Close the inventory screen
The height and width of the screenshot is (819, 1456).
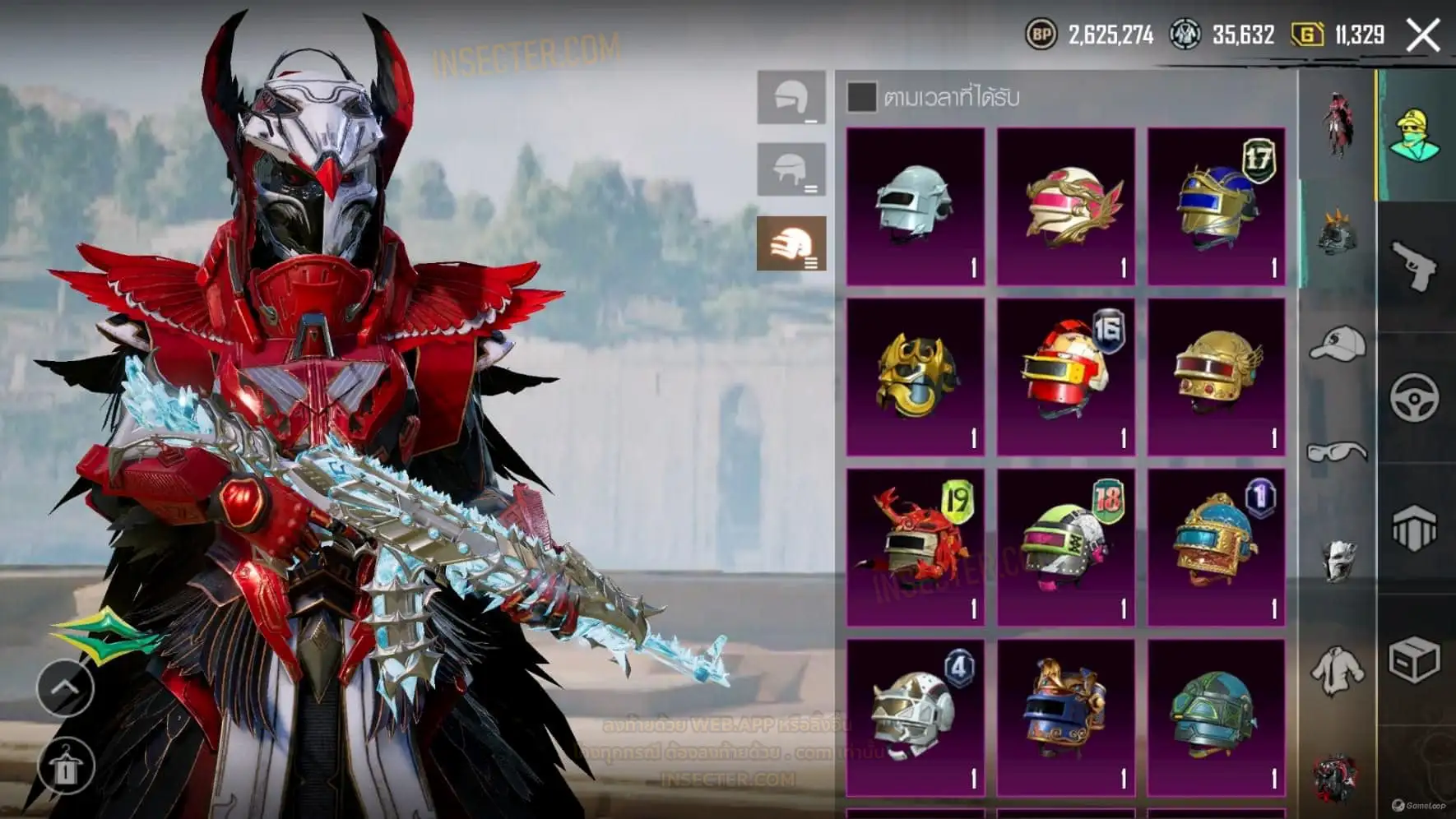coord(1422,35)
